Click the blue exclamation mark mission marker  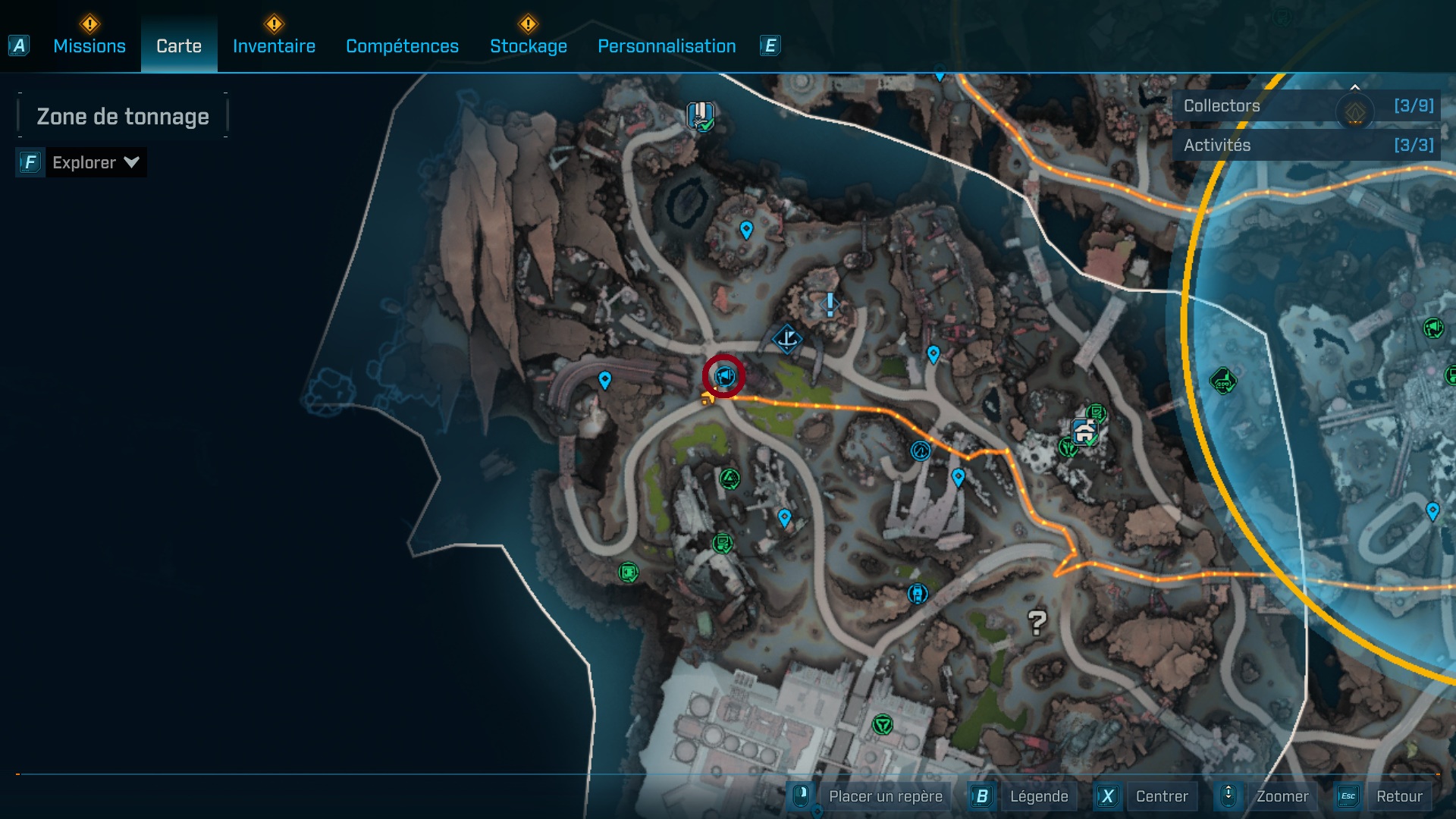830,305
